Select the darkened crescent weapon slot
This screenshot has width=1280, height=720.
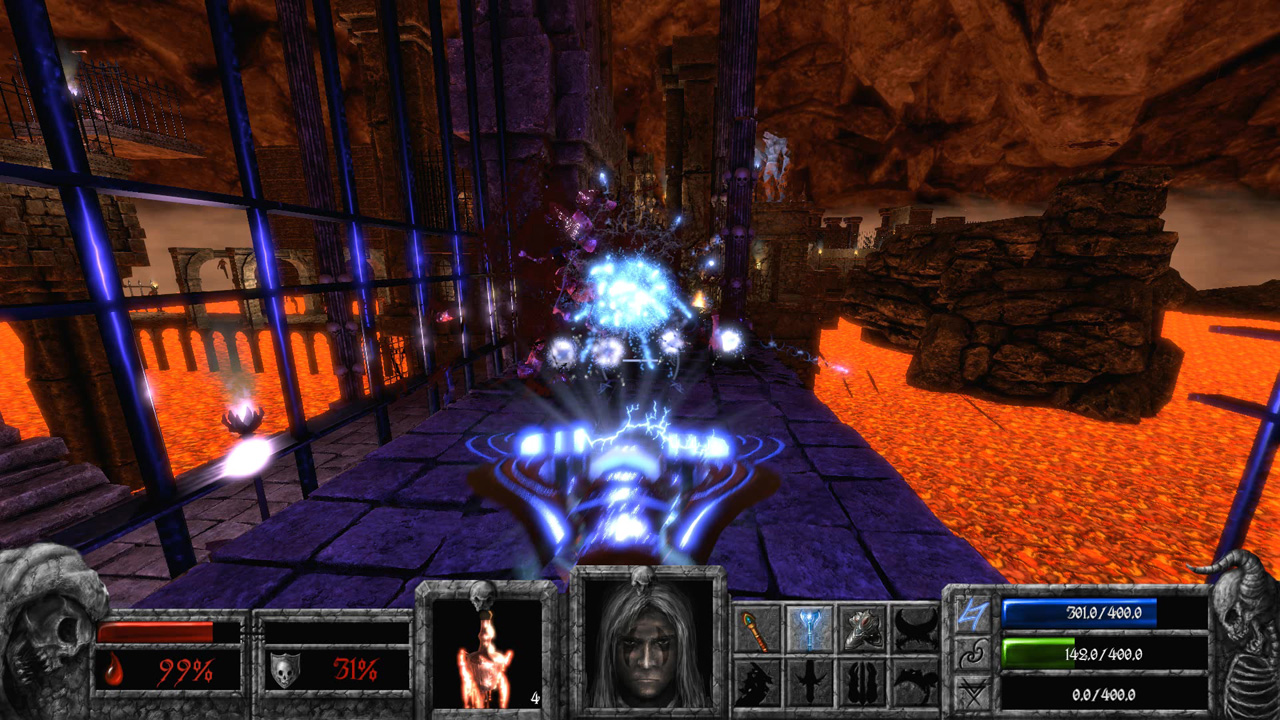pyautogui.click(x=914, y=630)
